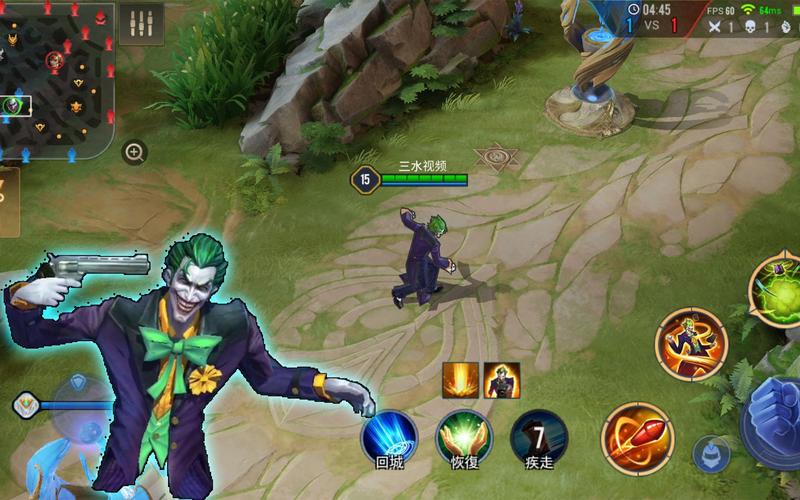
Task: Activate the 回城 recall spell
Action: click(x=389, y=437)
